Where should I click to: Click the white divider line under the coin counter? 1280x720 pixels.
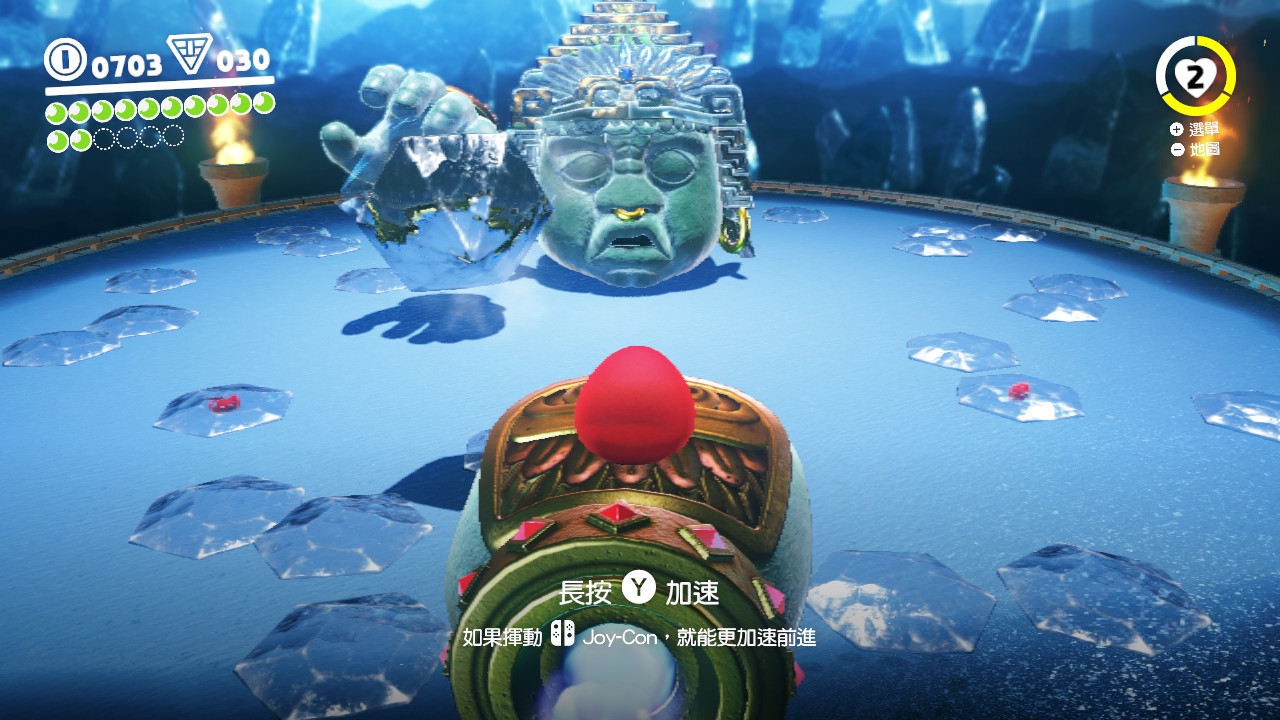tap(157, 87)
